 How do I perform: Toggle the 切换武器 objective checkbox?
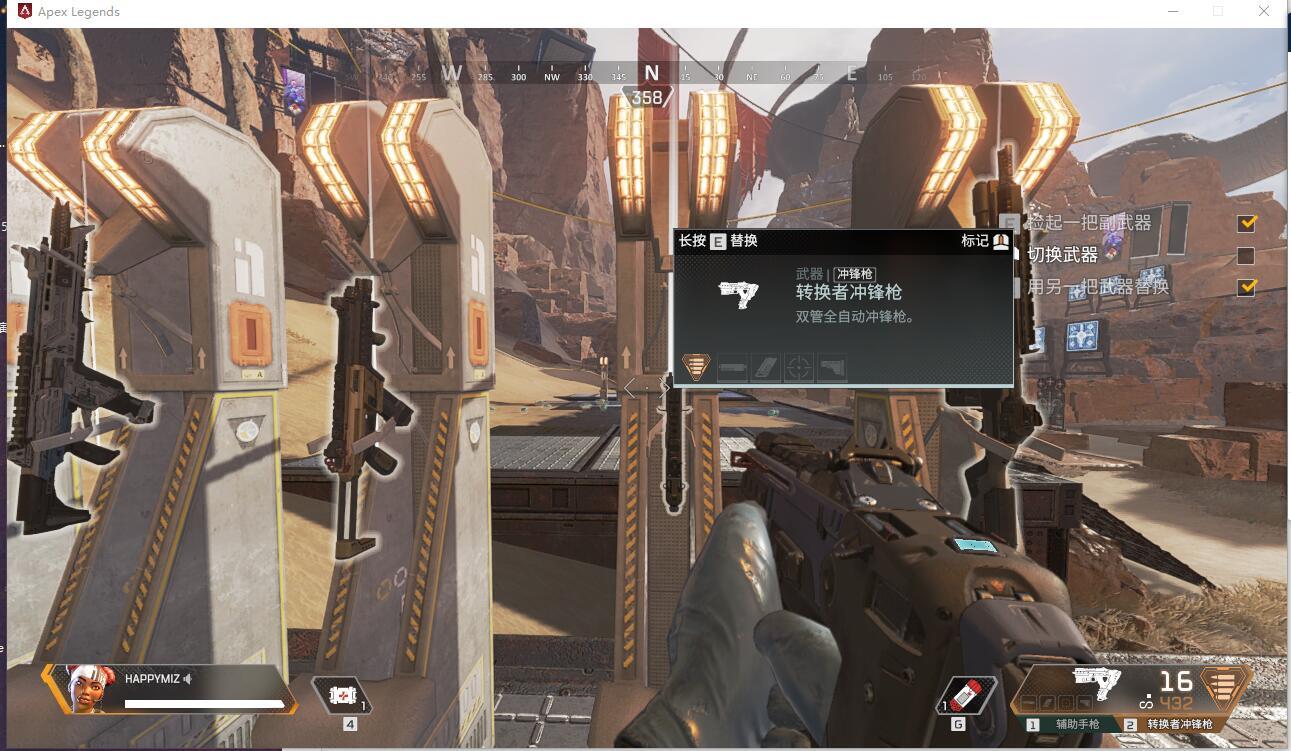[1246, 255]
